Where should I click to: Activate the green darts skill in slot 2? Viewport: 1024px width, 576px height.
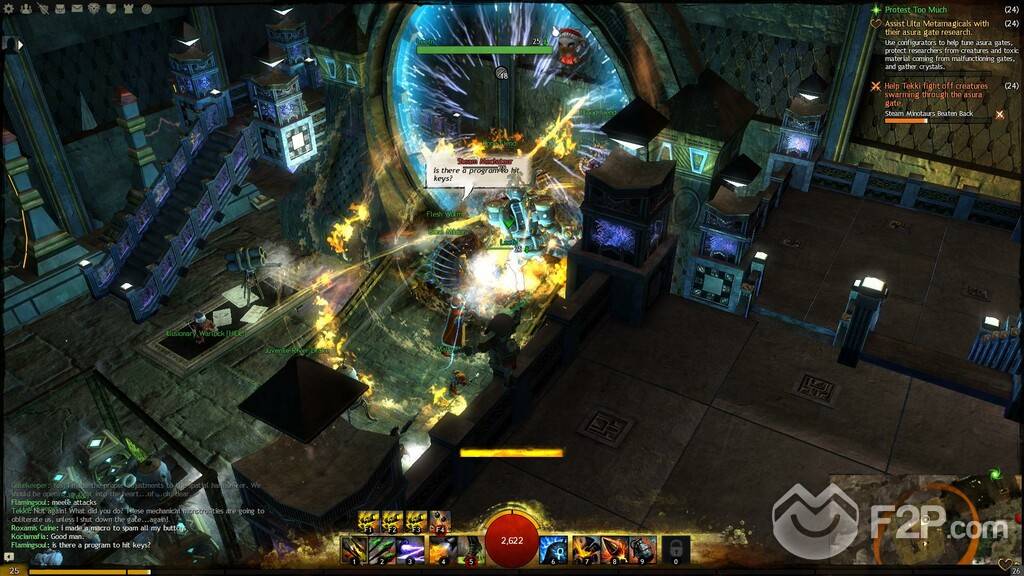pyautogui.click(x=381, y=548)
